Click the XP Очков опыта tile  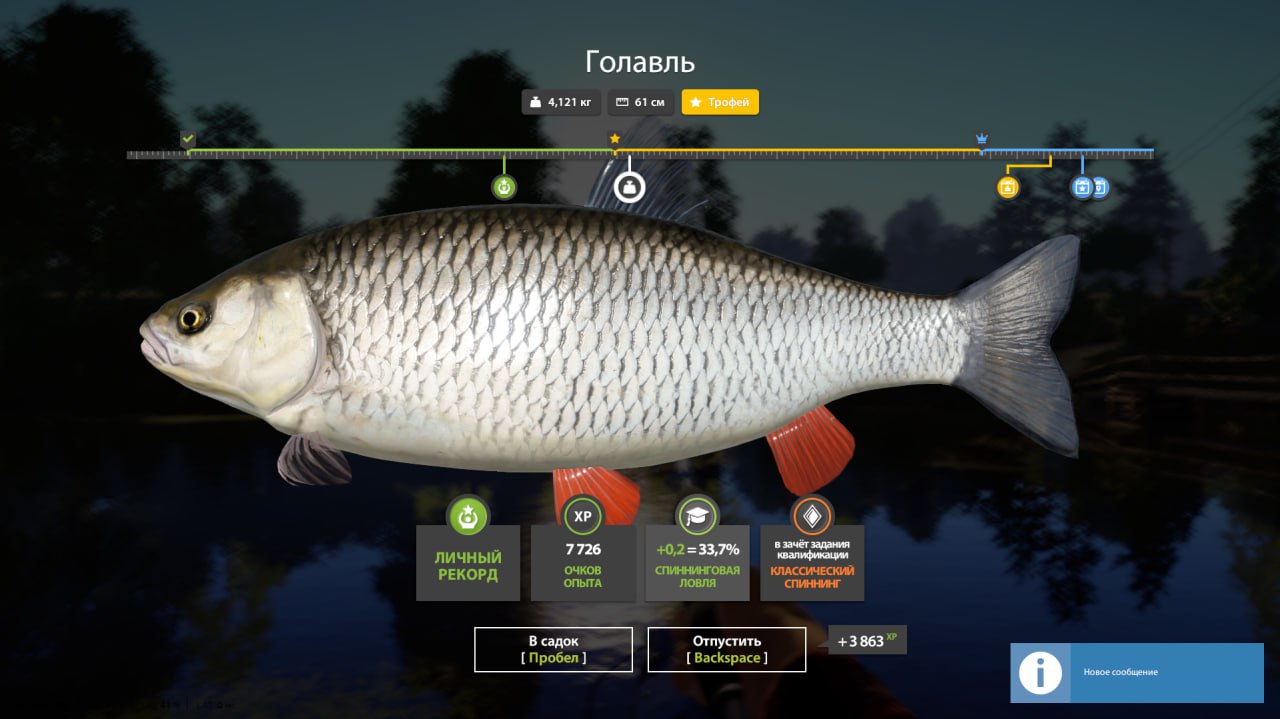pos(583,562)
